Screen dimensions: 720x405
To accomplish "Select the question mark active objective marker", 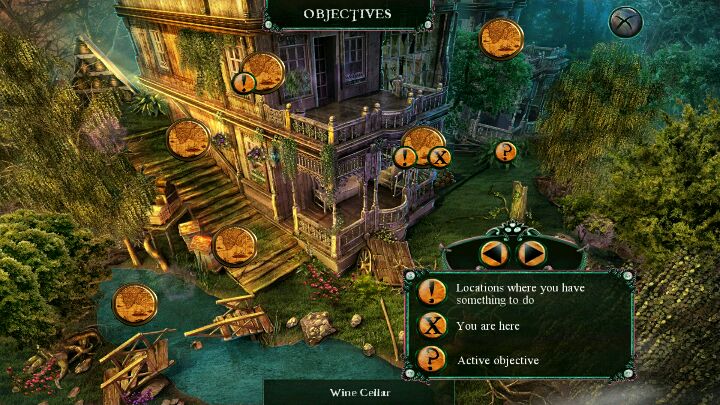I will click(x=506, y=152).
